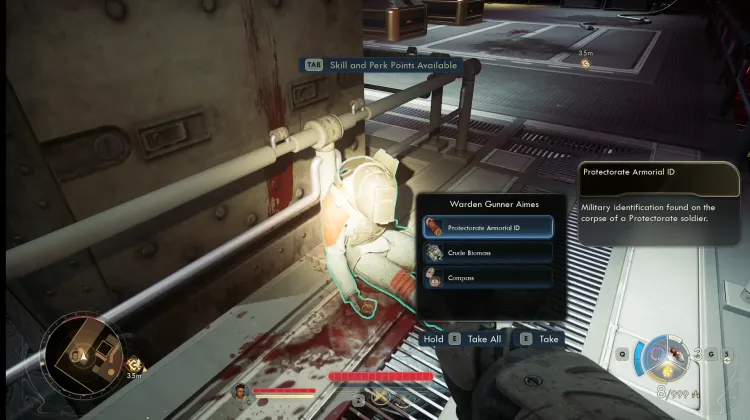Image resolution: width=750 pixels, height=420 pixels.
Task: Click the 35m quest waypoint marker
Action: tap(586, 63)
